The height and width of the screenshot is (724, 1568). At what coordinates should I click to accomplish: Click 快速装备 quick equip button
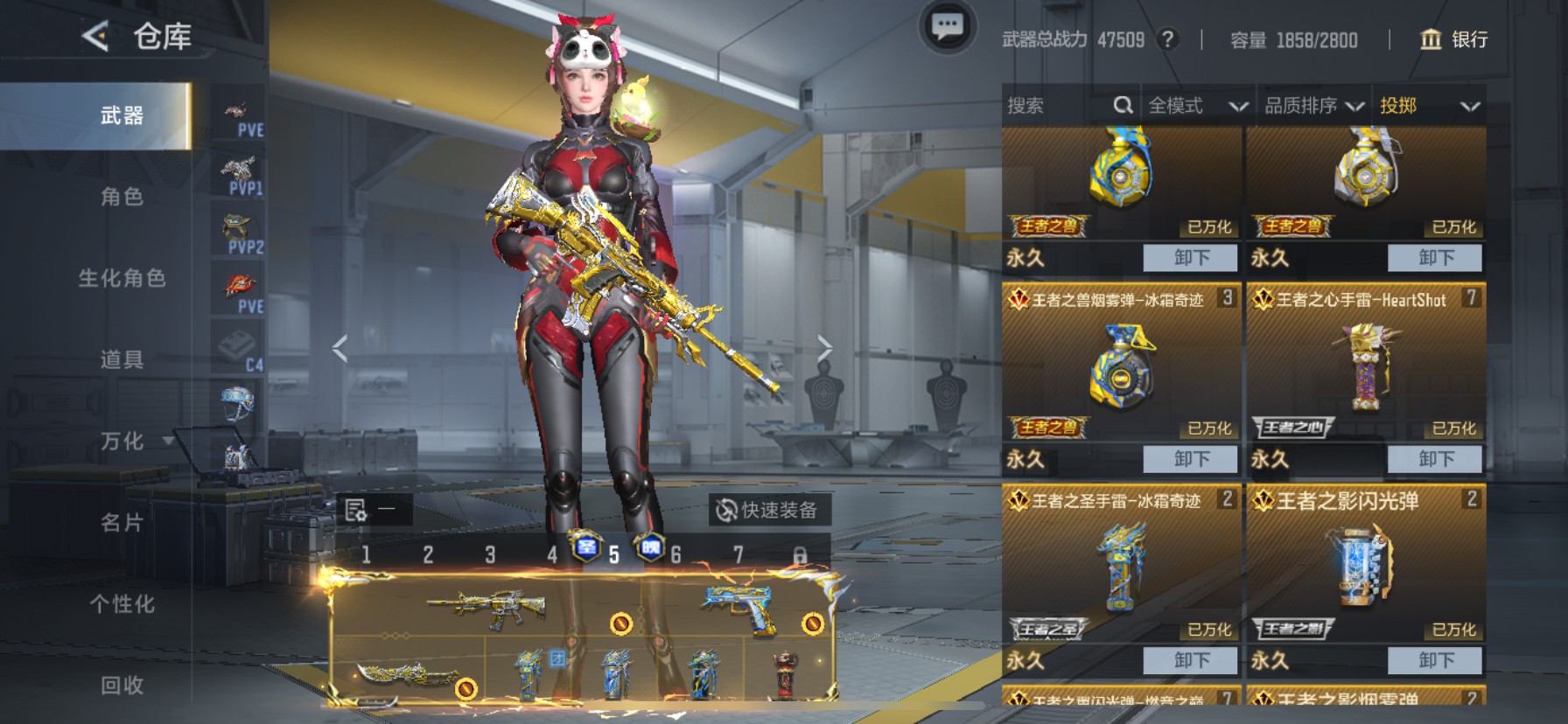coord(767,510)
